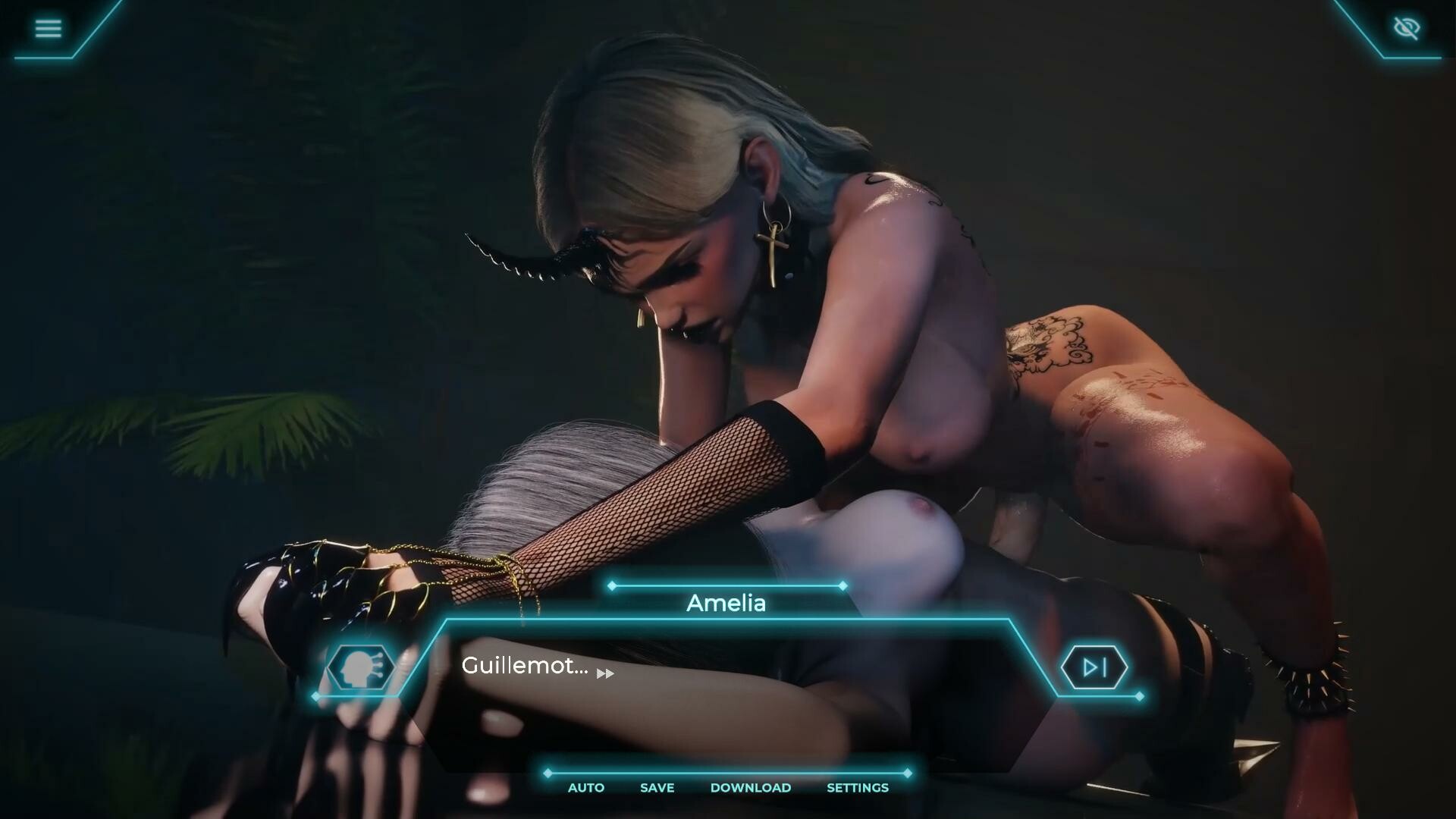Click the SAVE button to save progress
The image size is (1456, 819).
coord(656,787)
